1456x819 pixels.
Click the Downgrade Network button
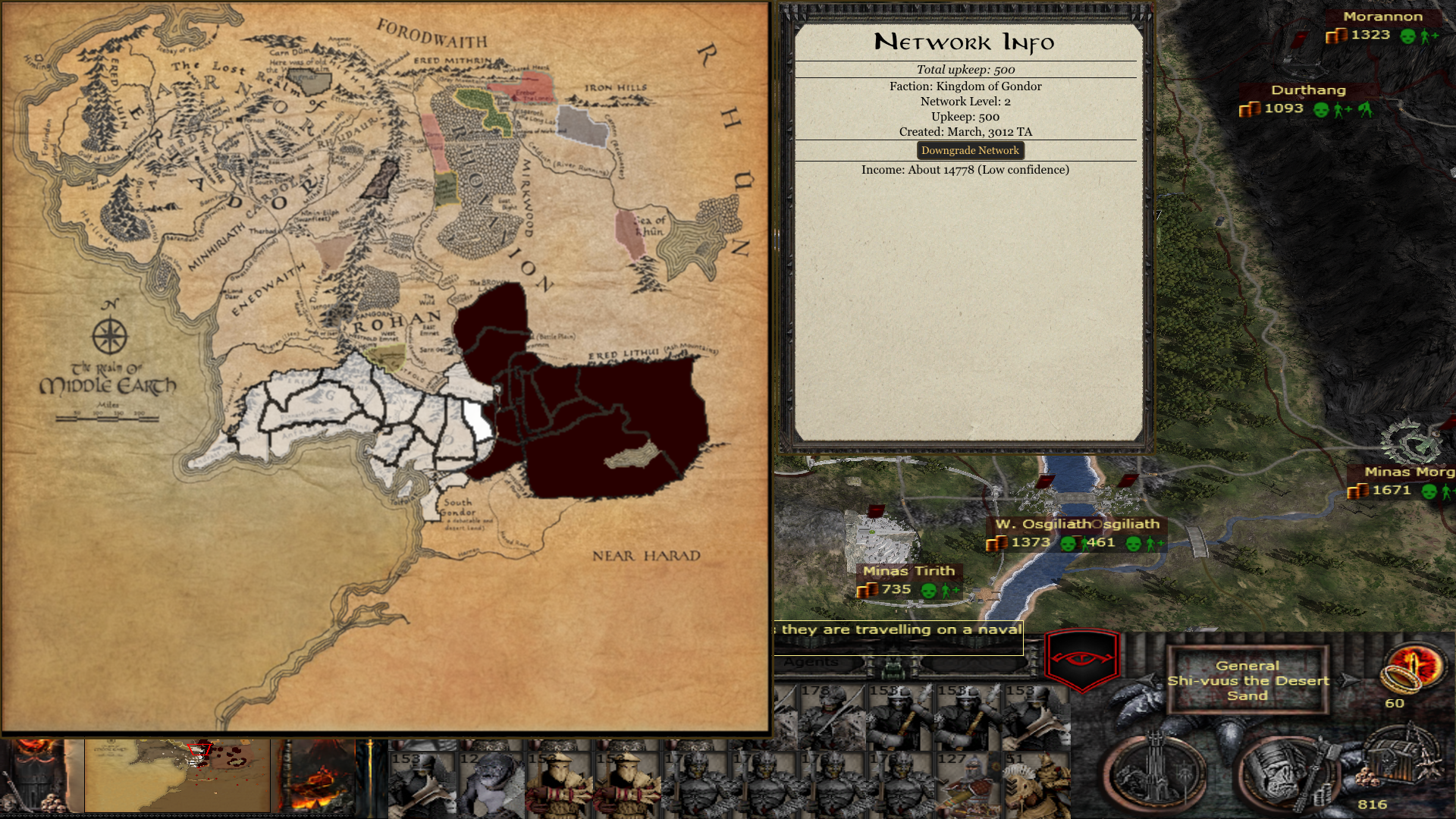click(970, 151)
